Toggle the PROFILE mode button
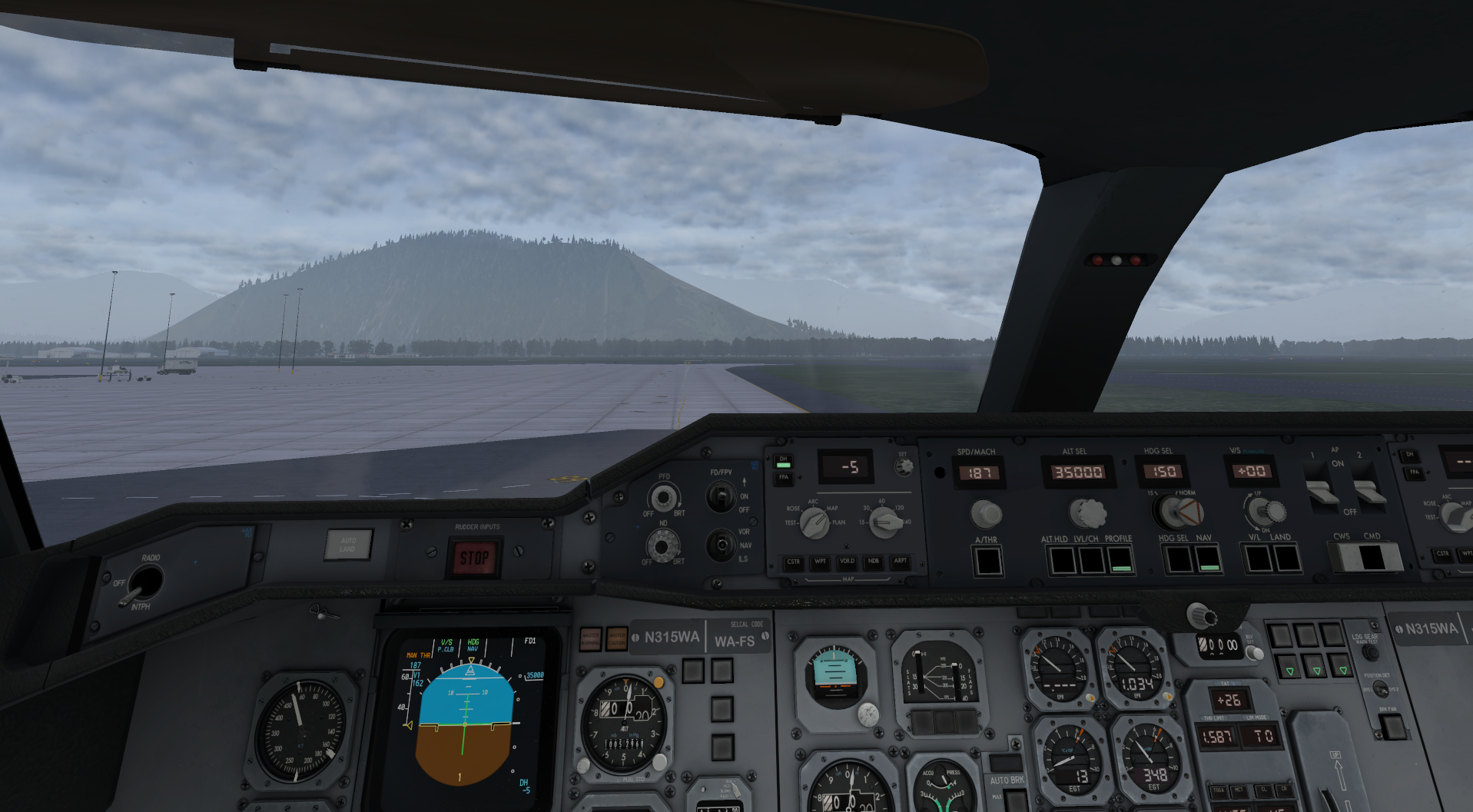Screen dimensions: 1473x812 pos(1120,560)
